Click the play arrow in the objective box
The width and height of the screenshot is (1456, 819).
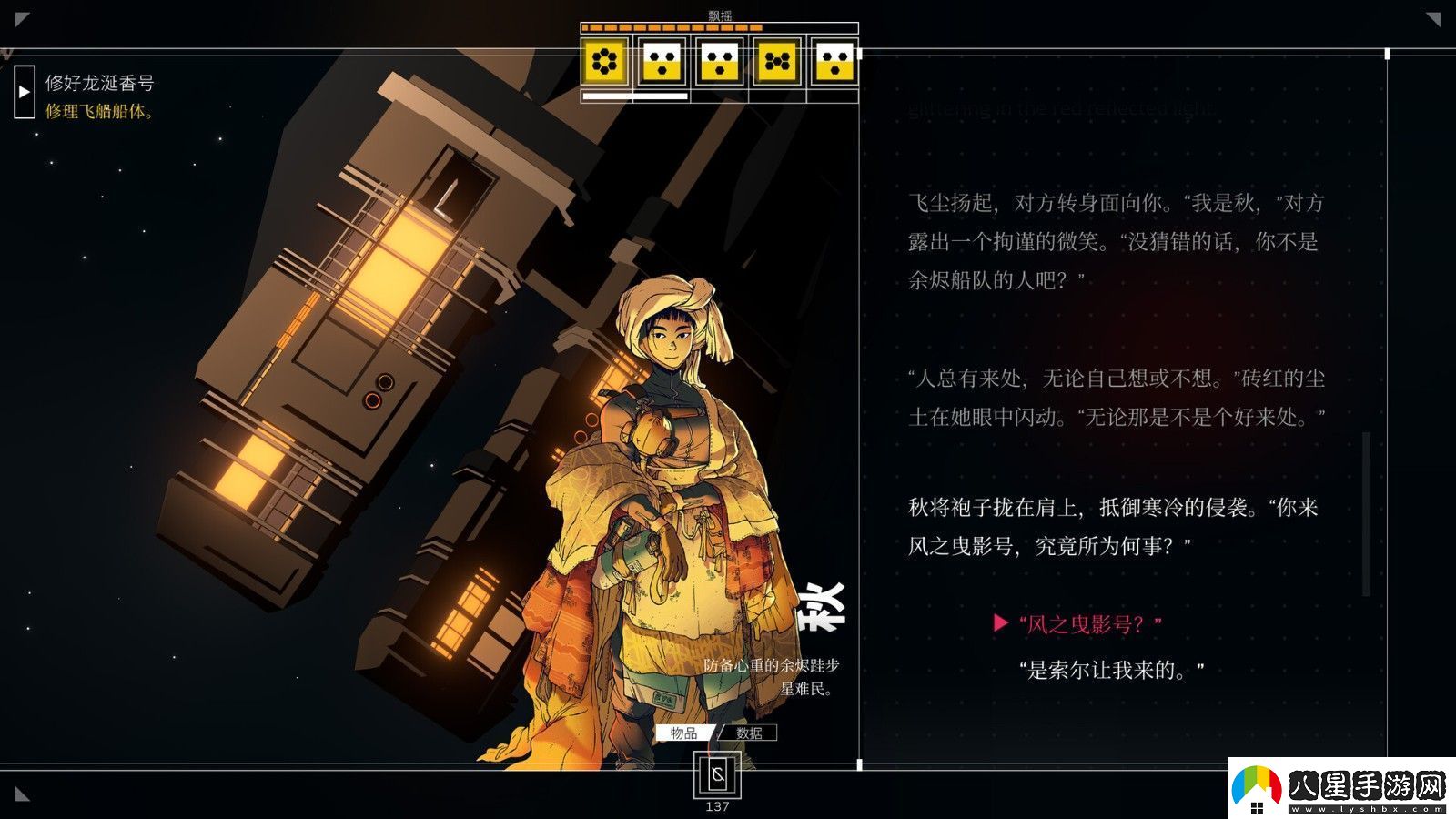point(22,91)
